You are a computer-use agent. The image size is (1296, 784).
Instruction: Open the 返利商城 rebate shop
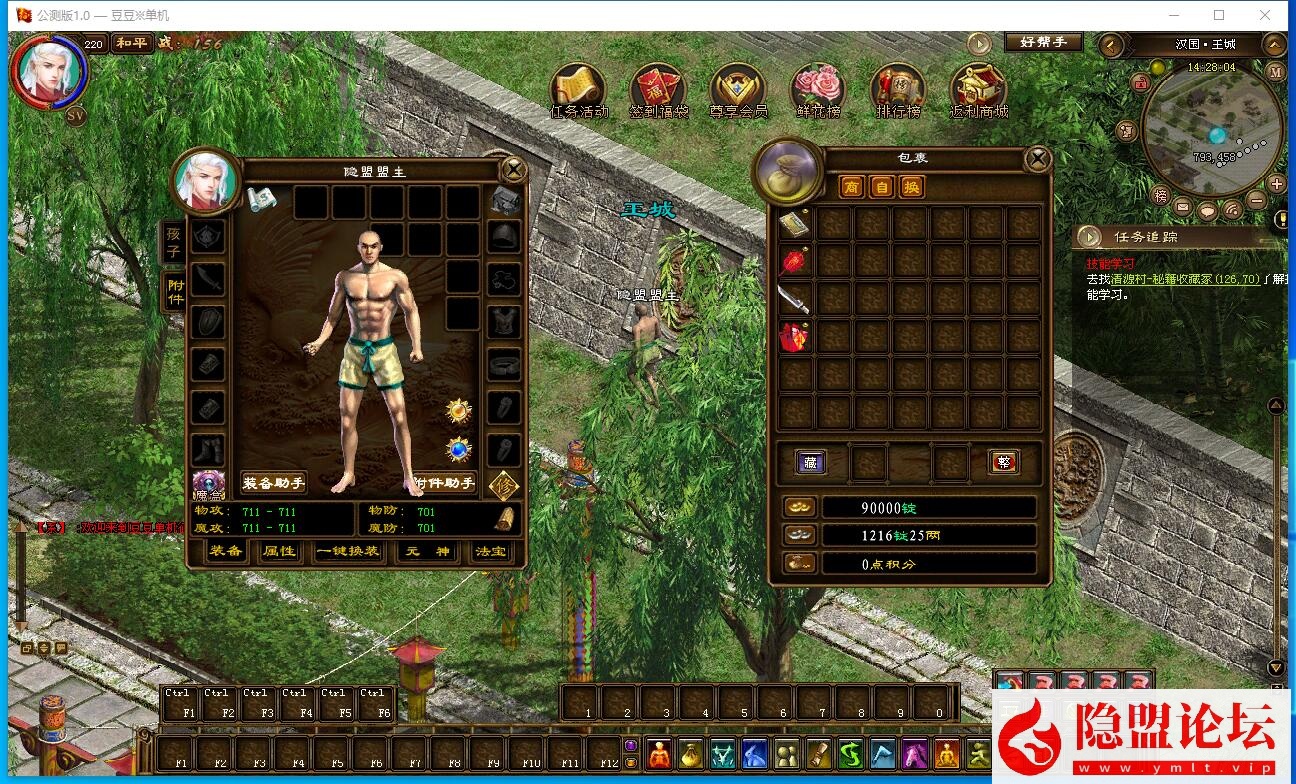978,91
